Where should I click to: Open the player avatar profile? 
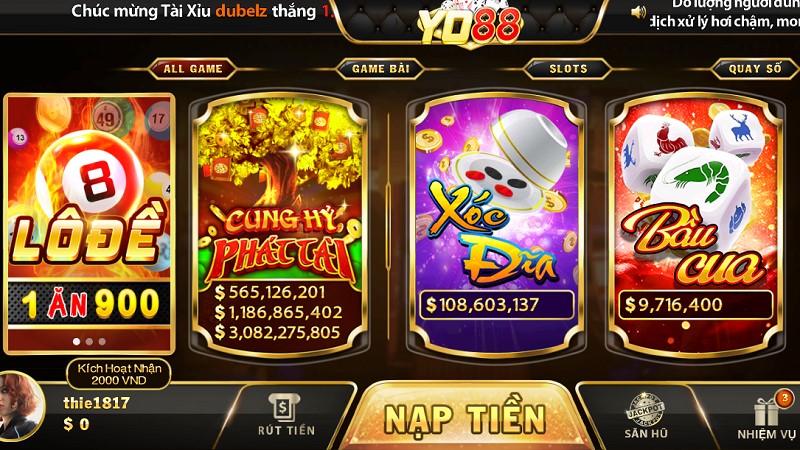(18, 408)
